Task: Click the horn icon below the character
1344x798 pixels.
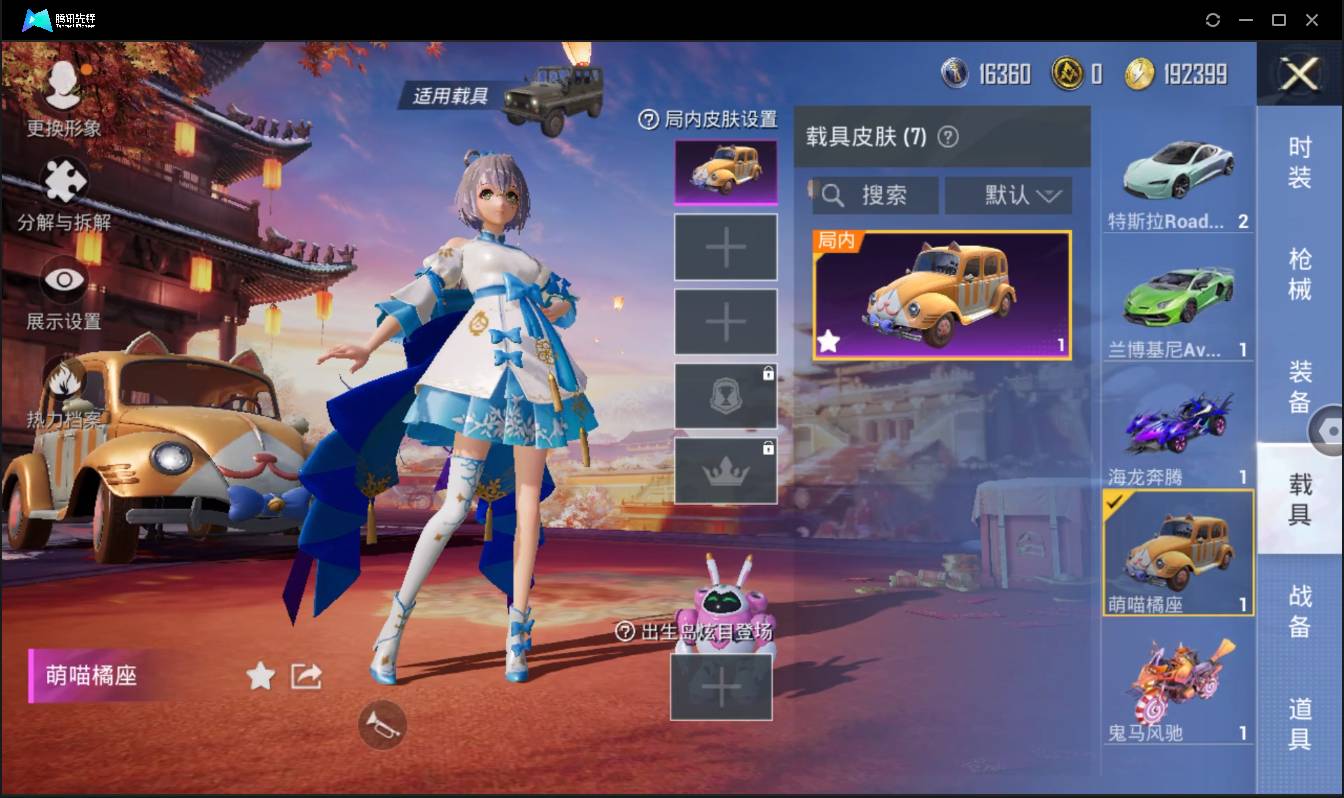Action: click(x=380, y=725)
